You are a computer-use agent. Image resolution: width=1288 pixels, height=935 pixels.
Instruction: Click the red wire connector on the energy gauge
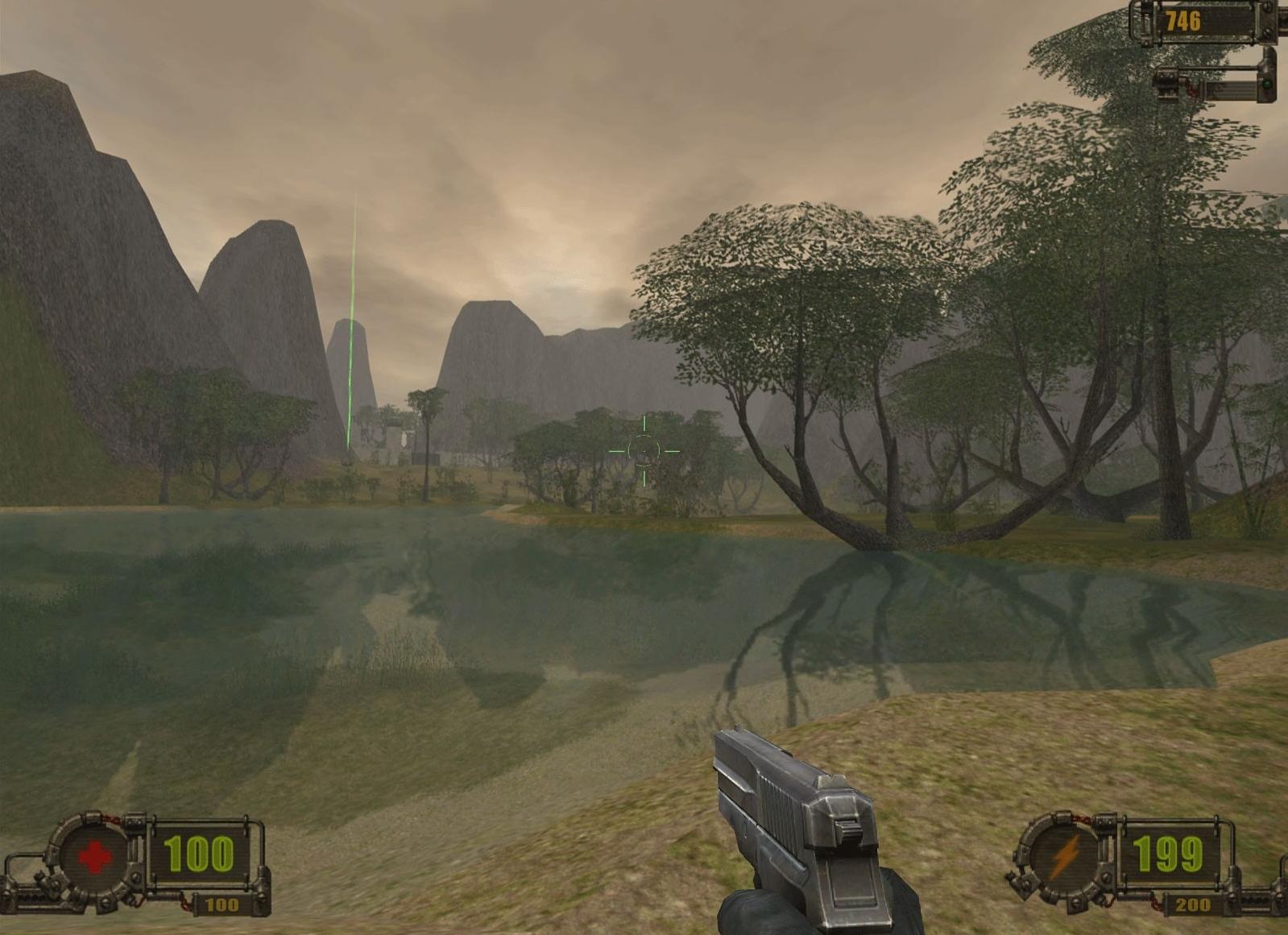[x=1083, y=818]
